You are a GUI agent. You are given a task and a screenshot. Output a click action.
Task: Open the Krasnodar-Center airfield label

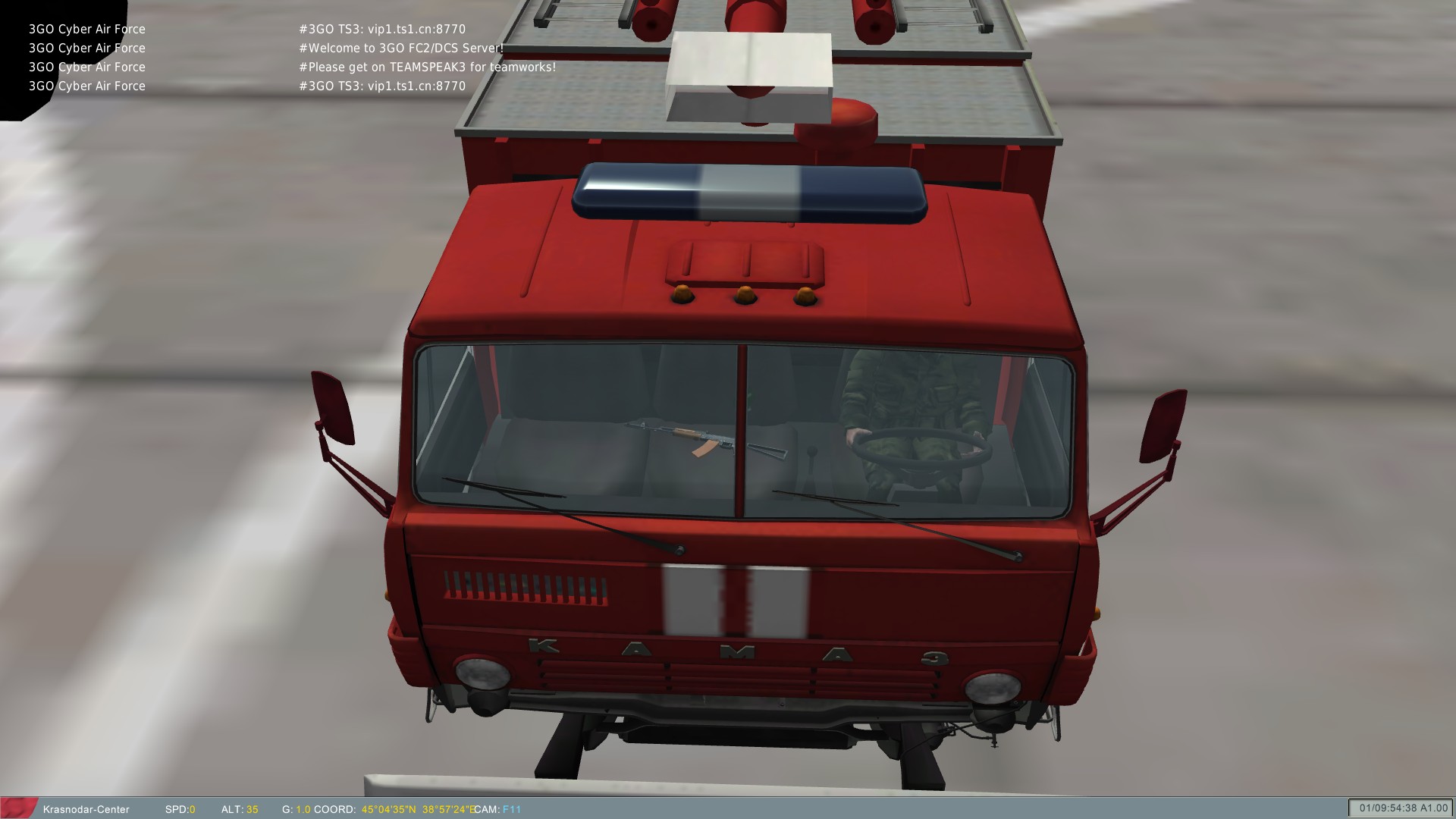[88, 809]
